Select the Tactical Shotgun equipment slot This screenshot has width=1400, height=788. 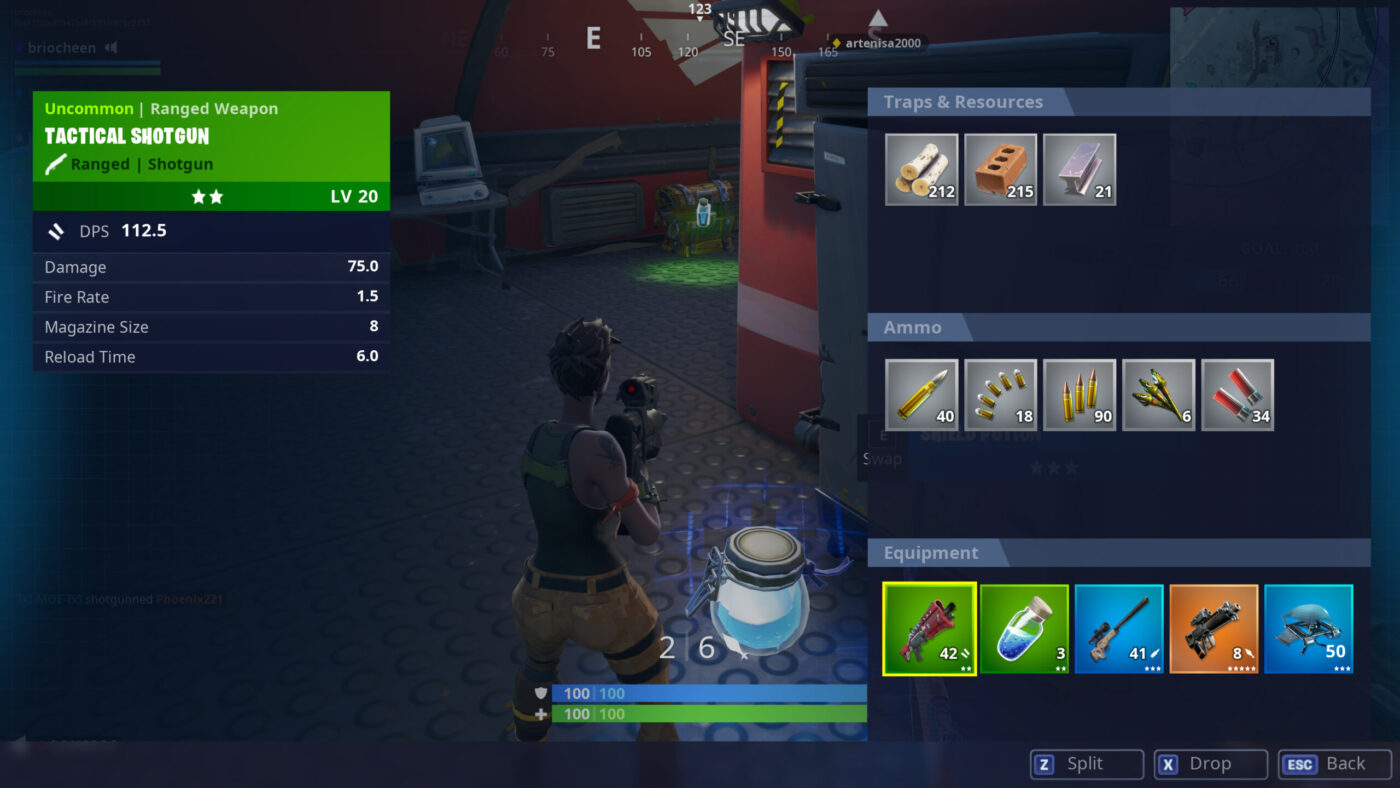click(928, 628)
